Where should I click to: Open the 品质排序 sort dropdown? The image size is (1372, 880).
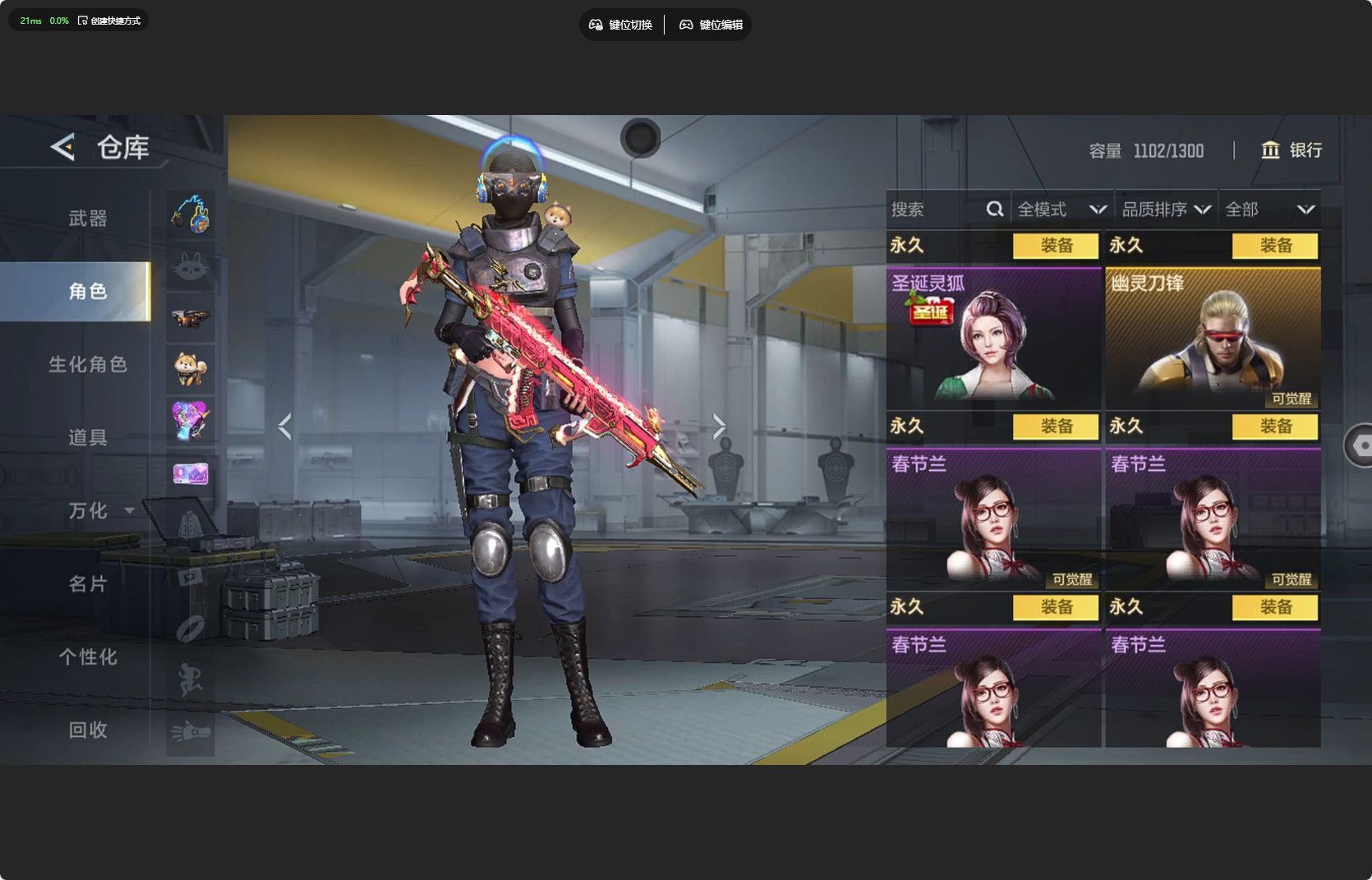(x=1166, y=210)
